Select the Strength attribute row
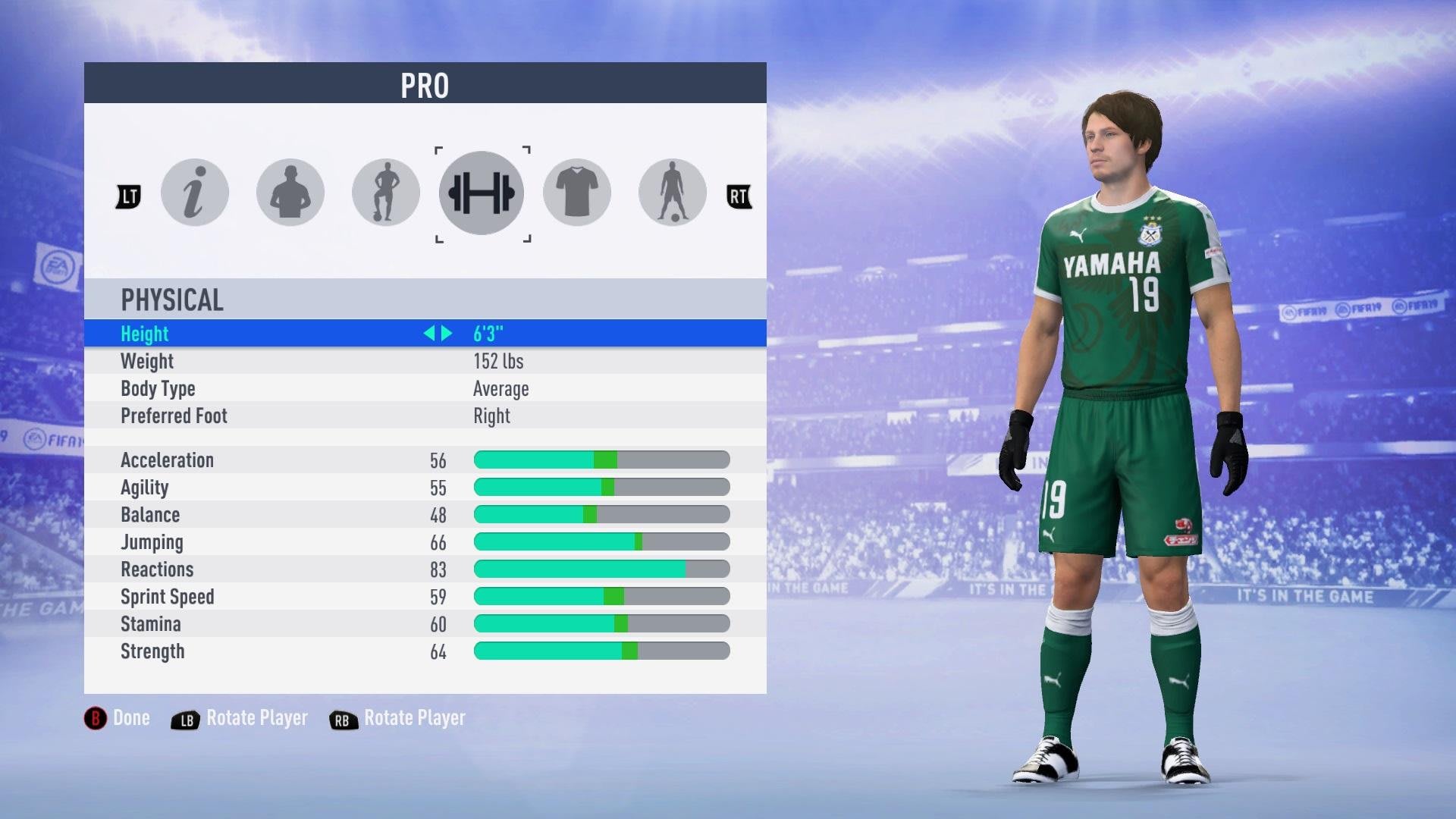 click(x=425, y=651)
